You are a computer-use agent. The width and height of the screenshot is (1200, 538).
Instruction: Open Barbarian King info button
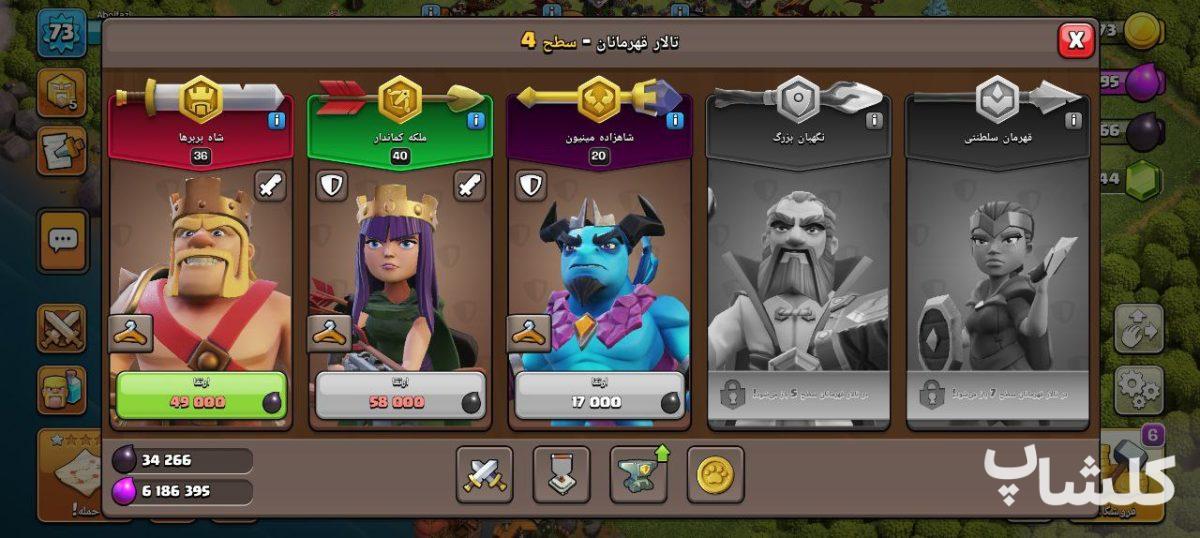277,121
